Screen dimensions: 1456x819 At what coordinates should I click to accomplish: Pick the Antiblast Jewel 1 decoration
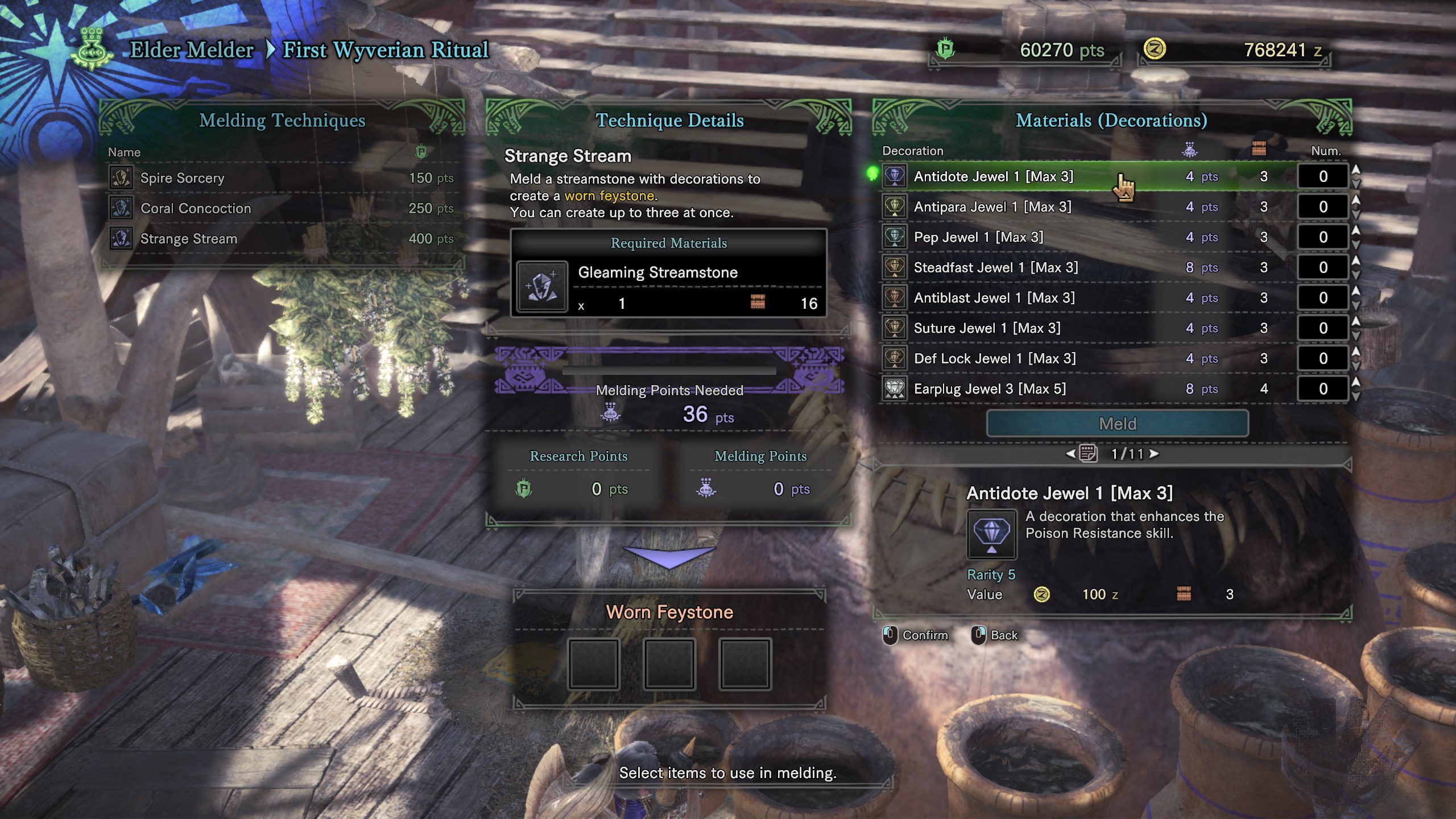(x=994, y=298)
